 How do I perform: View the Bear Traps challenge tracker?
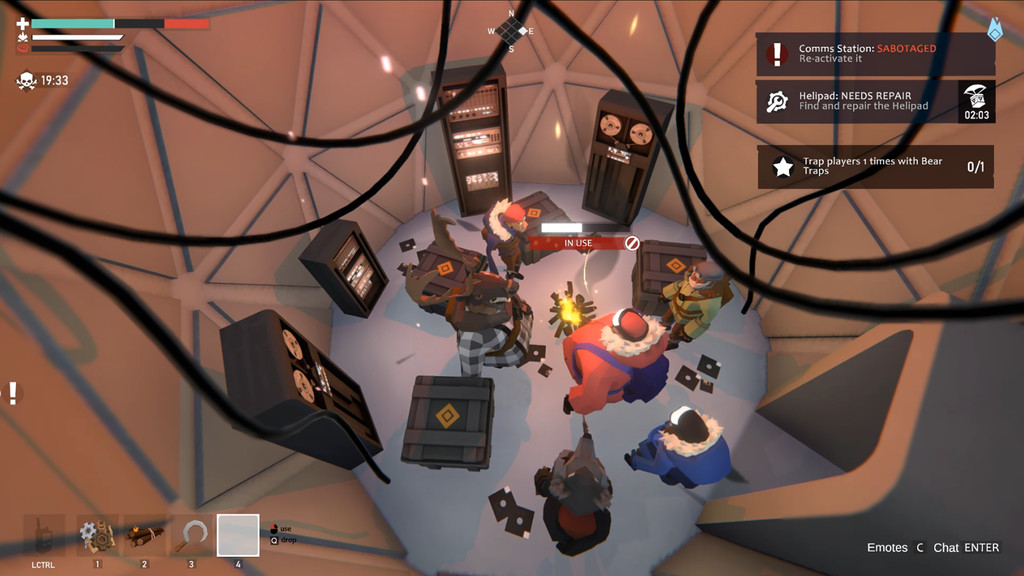pos(875,166)
